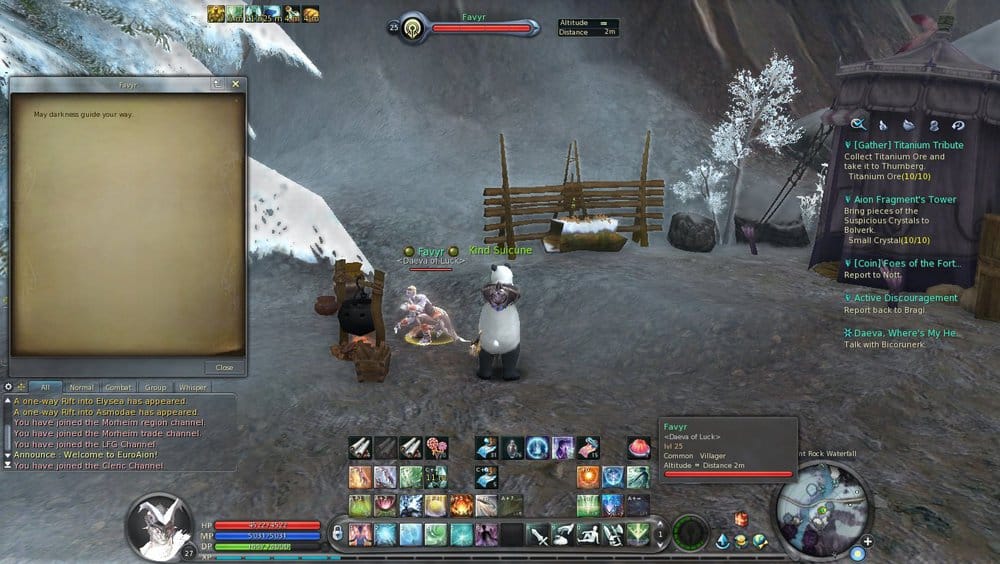The width and height of the screenshot is (1000, 564).
Task: Click the X on the Favyr dialogue window
Action: point(236,85)
